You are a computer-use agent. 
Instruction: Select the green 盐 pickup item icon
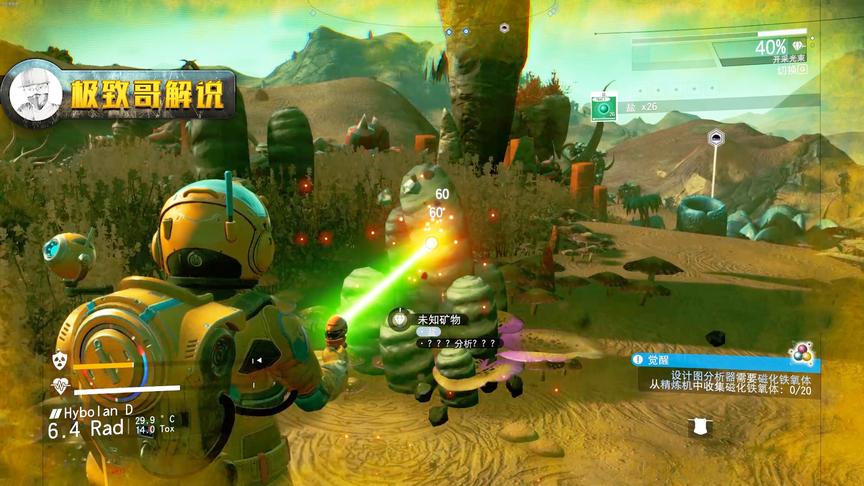[603, 107]
